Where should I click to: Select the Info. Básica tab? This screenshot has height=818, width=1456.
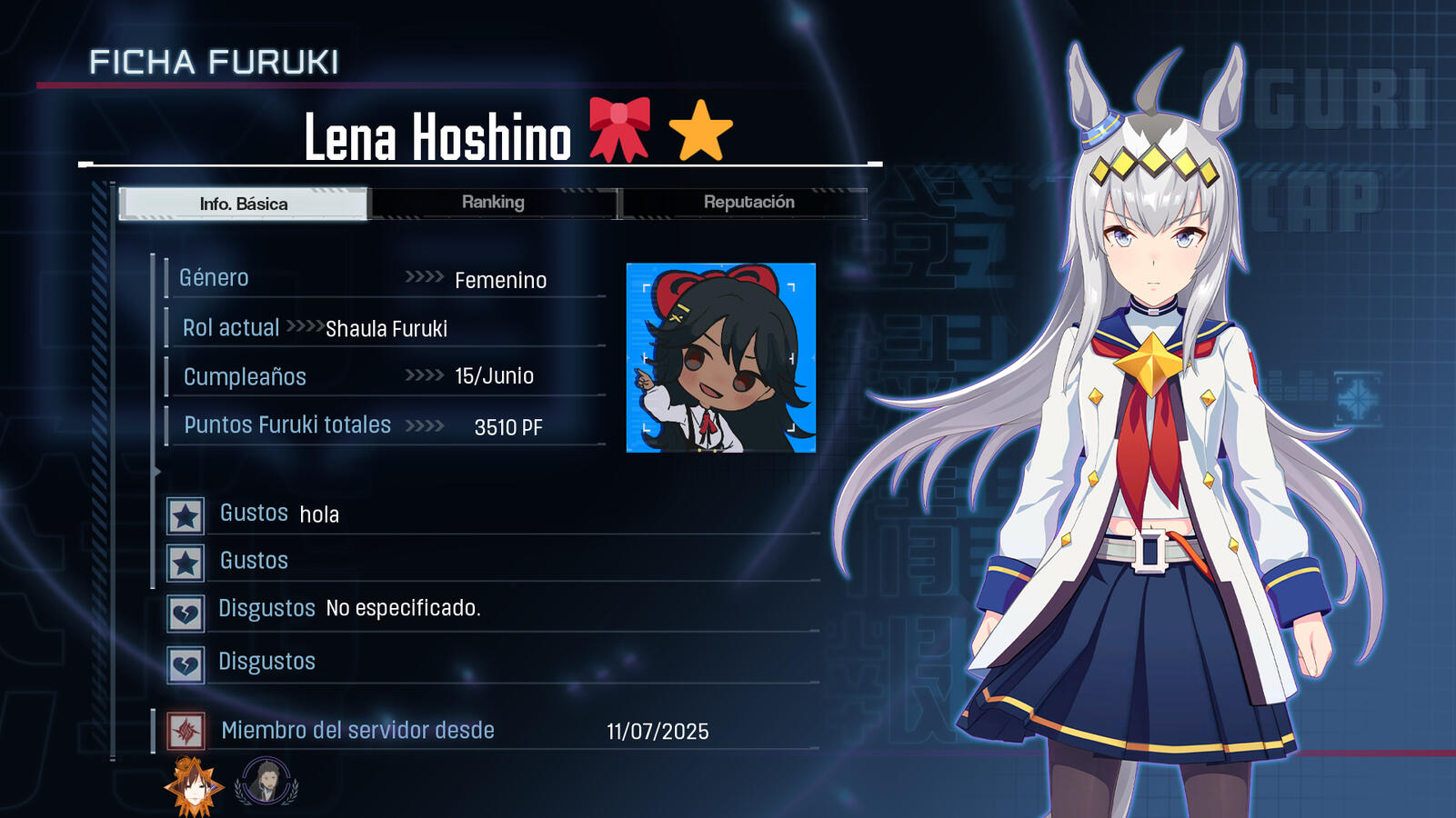coord(242,204)
